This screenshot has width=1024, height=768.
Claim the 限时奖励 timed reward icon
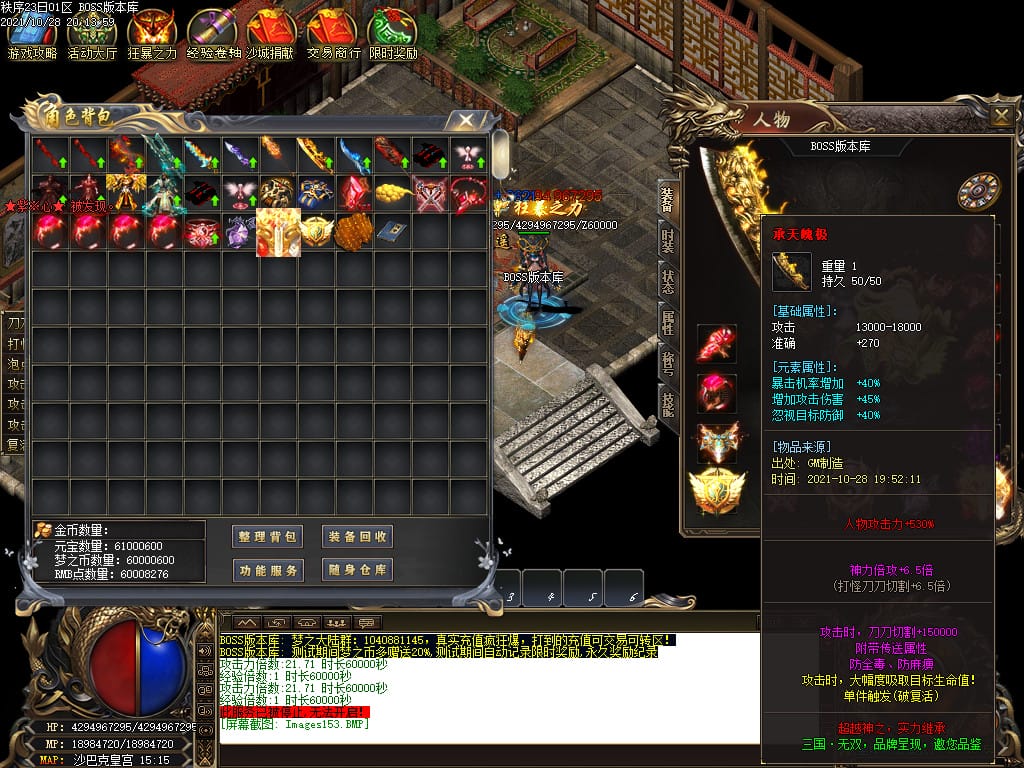[x=393, y=34]
